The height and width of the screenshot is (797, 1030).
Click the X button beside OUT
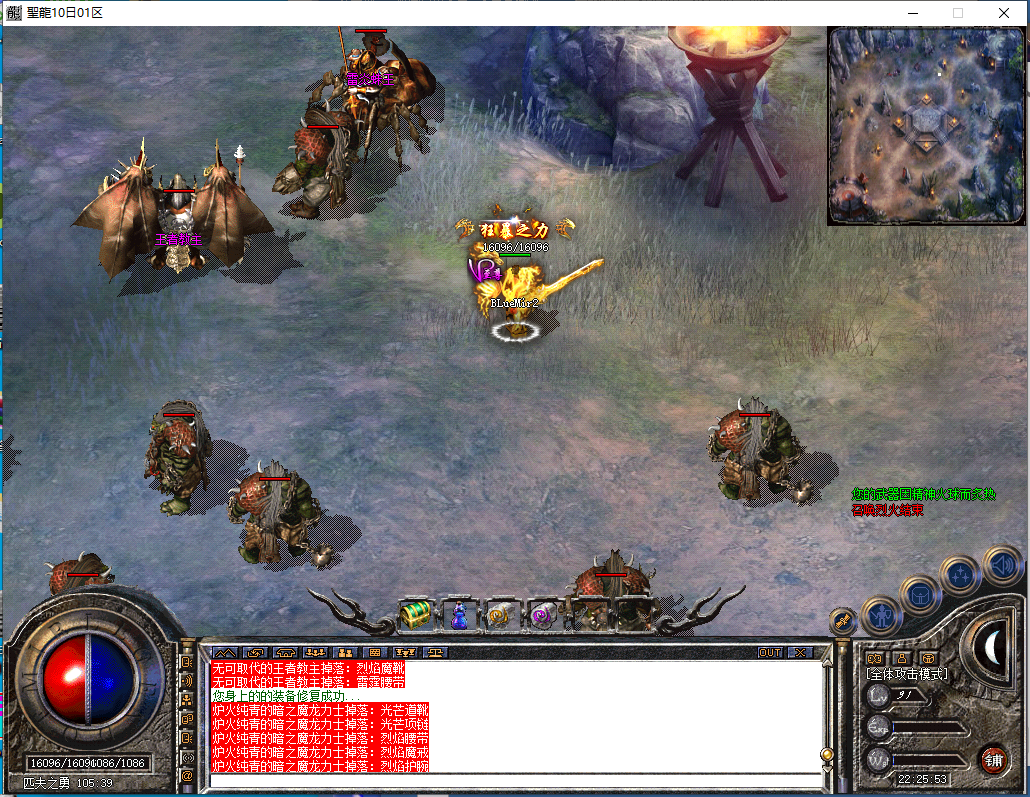coord(800,652)
